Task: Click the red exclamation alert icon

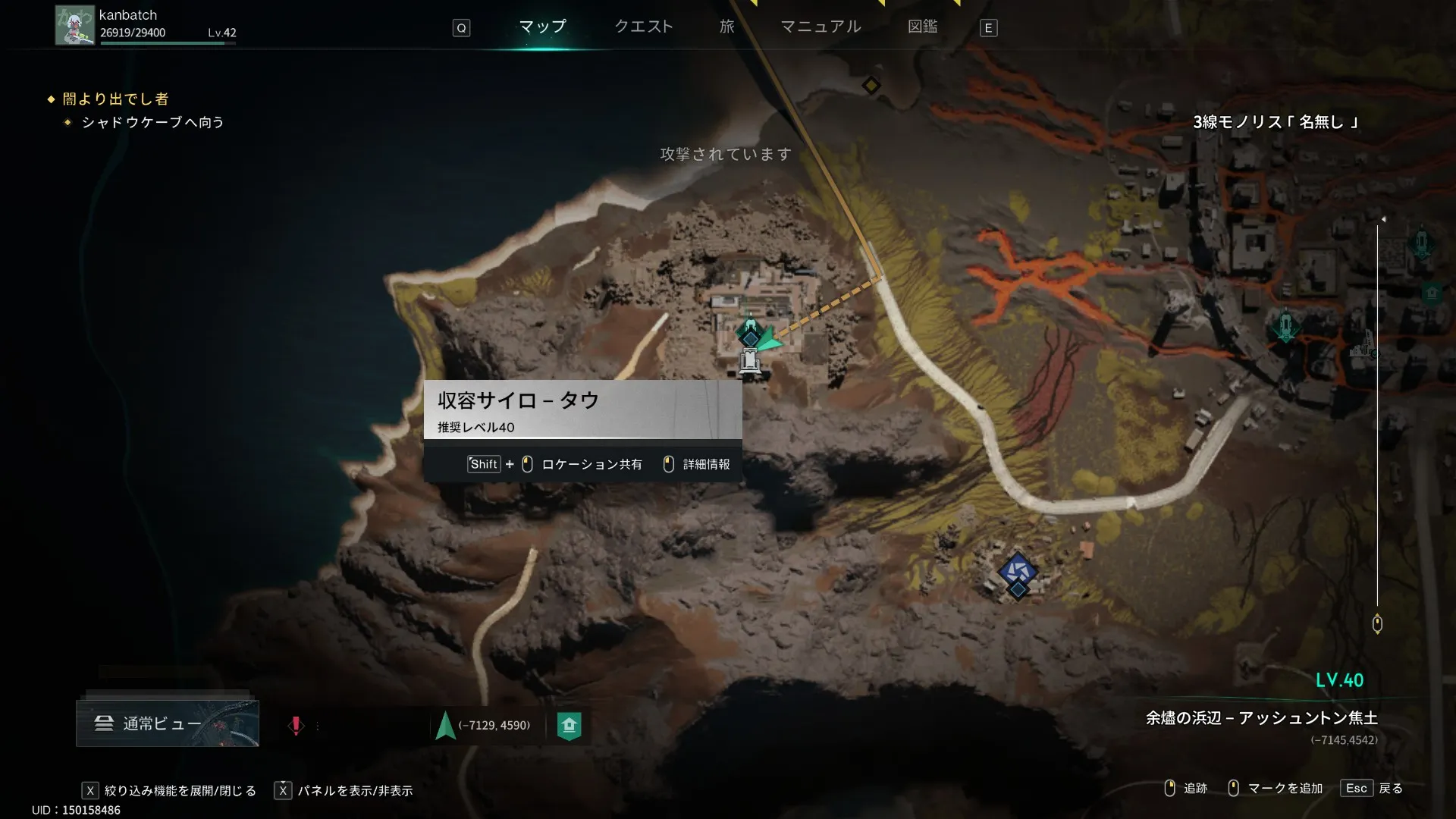Action: tap(296, 726)
